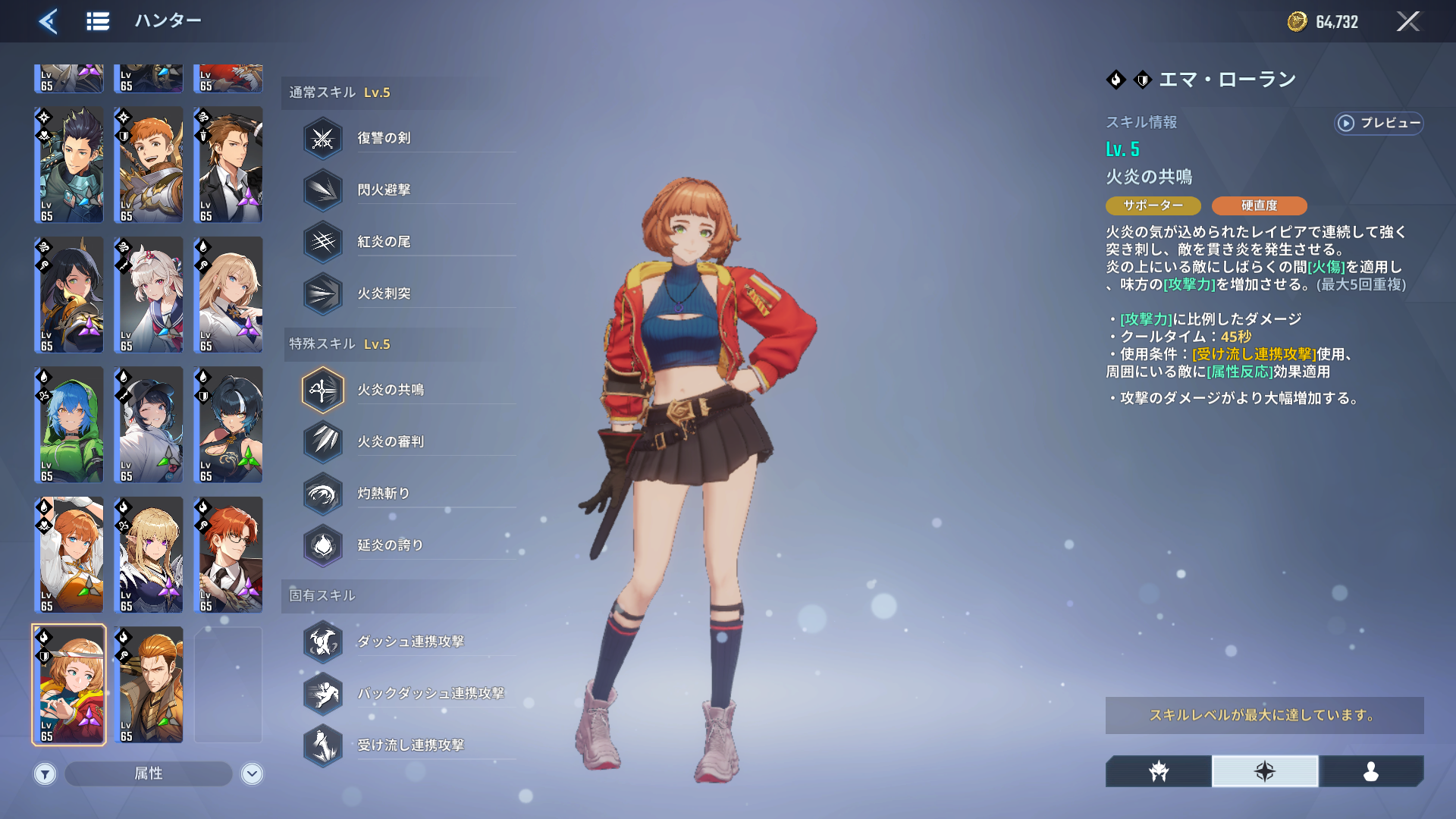
Task: Select the ダッシュ連携攻撃 skill
Action: click(409, 642)
